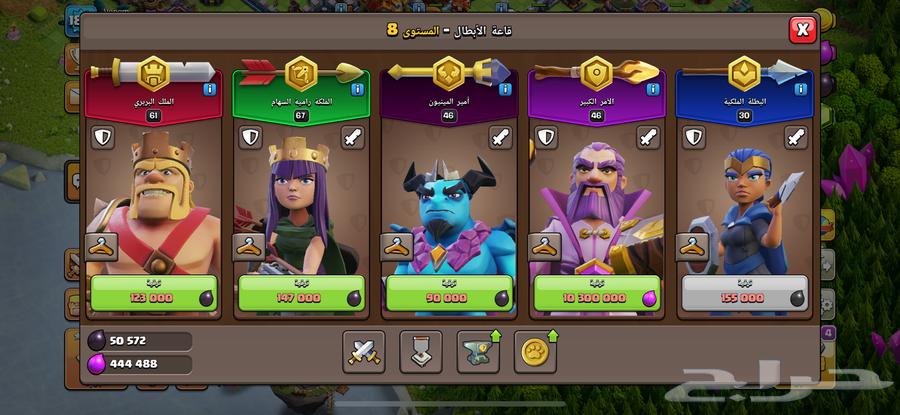Open the hero pets paw button
900x415 pixels.
click(x=536, y=350)
